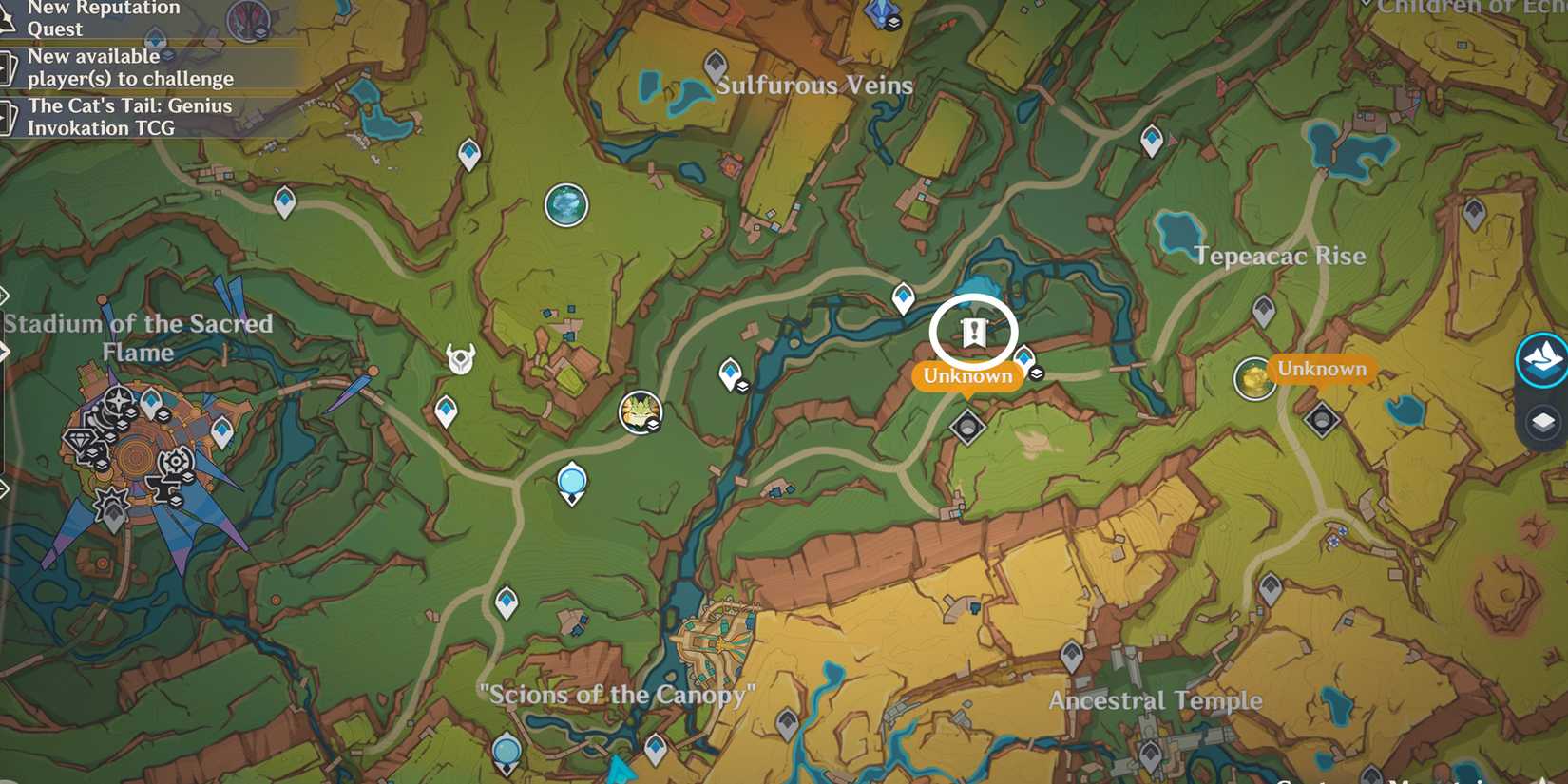
Task: Select the Unknown pin below the quest marker
Action: tap(966, 376)
